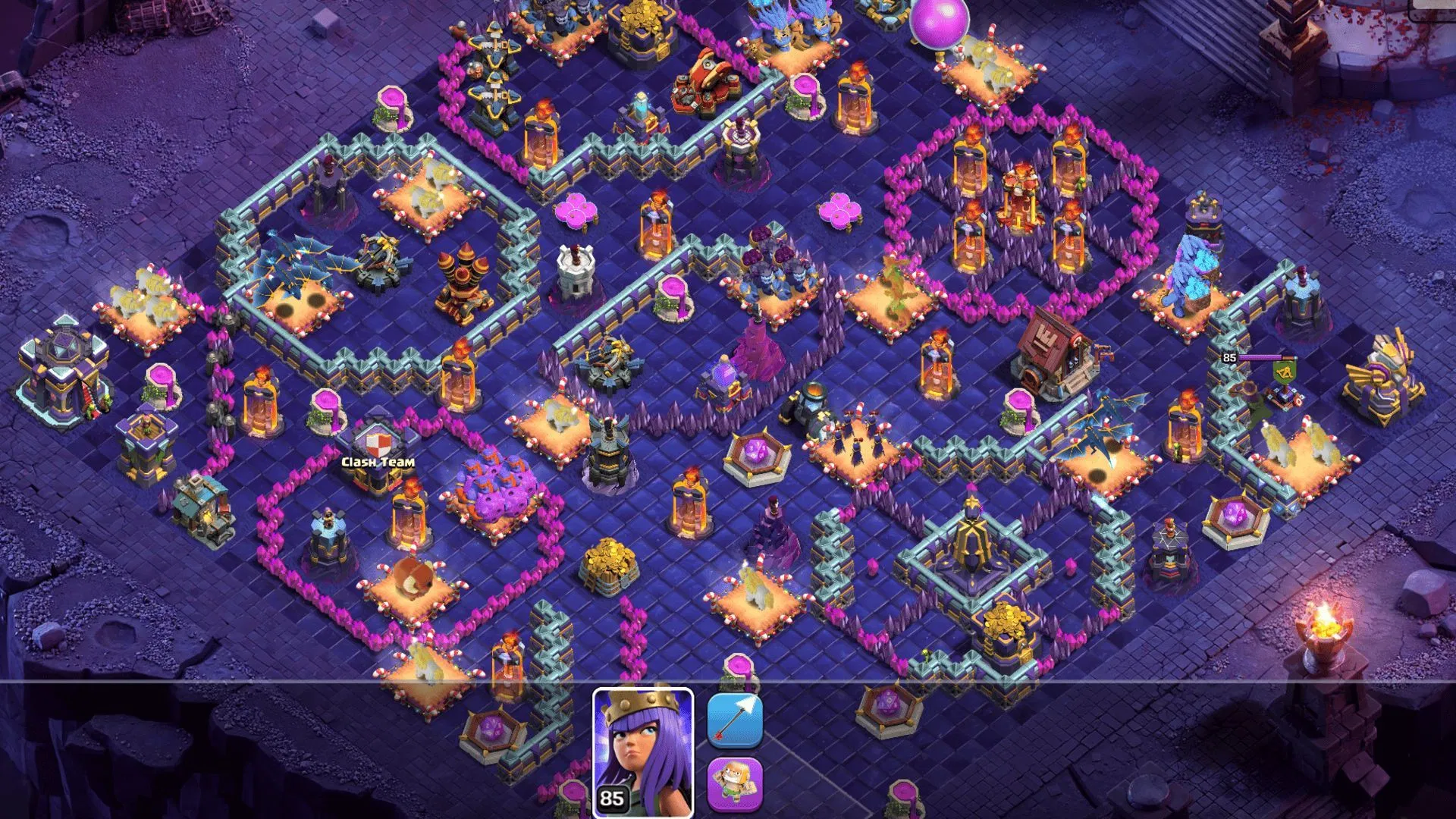This screenshot has height=819, width=1456.
Task: Tap the blue arrow equipment icon
Action: click(734, 720)
